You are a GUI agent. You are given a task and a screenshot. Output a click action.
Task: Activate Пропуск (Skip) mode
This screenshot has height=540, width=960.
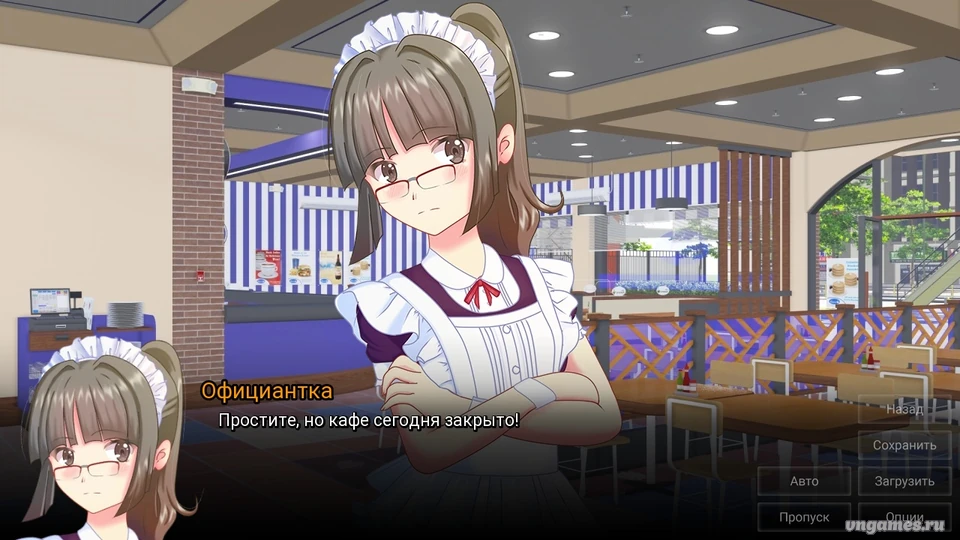[x=804, y=517]
